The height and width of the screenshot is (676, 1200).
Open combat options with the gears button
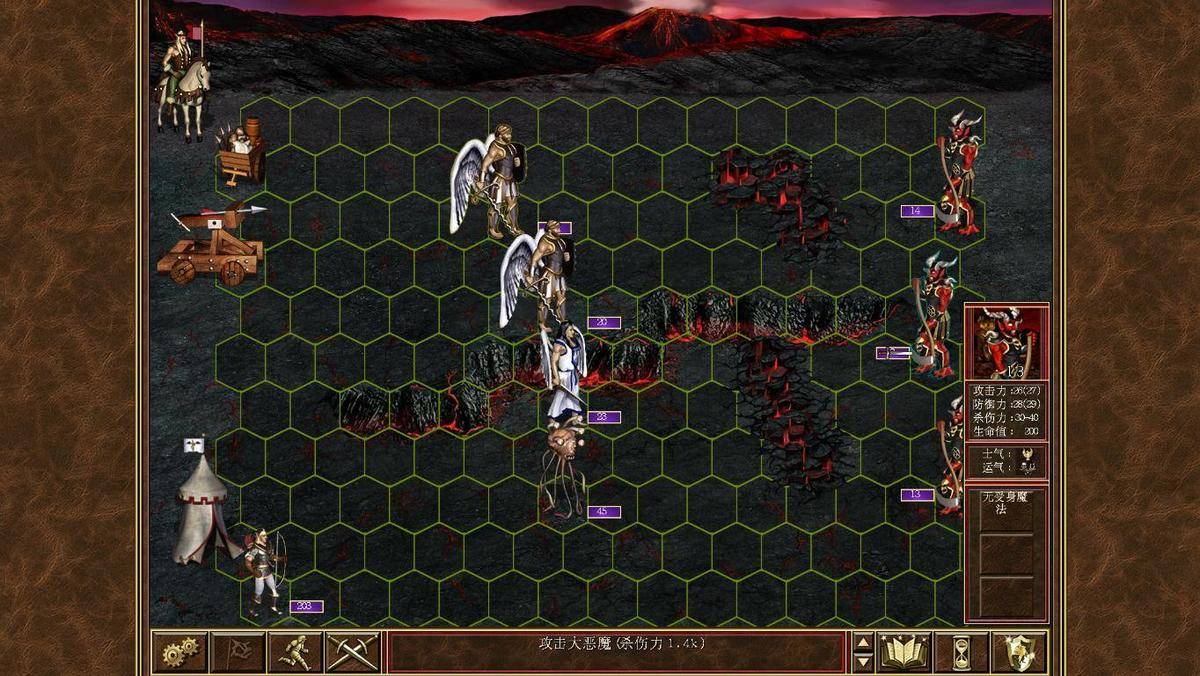pyautogui.click(x=180, y=652)
